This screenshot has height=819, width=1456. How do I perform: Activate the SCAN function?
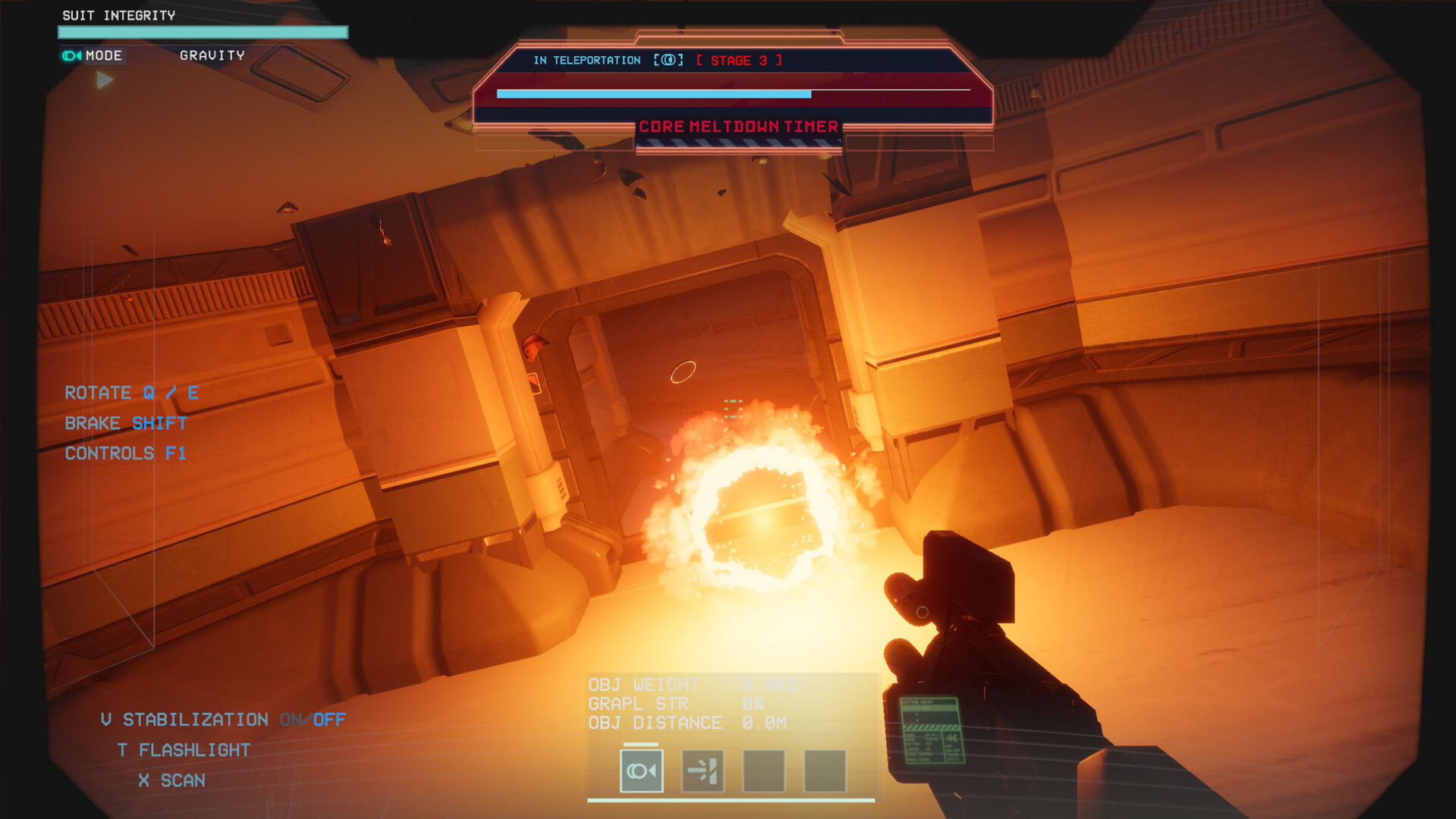point(171,780)
